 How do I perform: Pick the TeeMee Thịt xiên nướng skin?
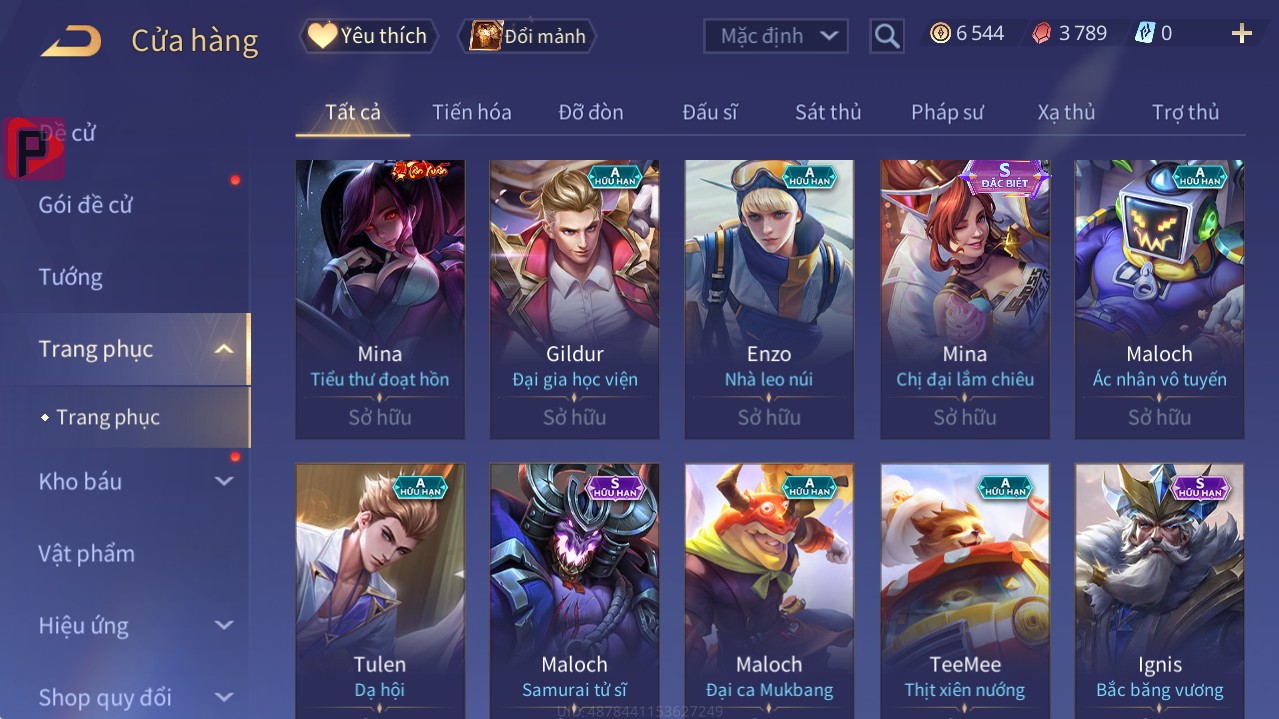click(x=964, y=590)
